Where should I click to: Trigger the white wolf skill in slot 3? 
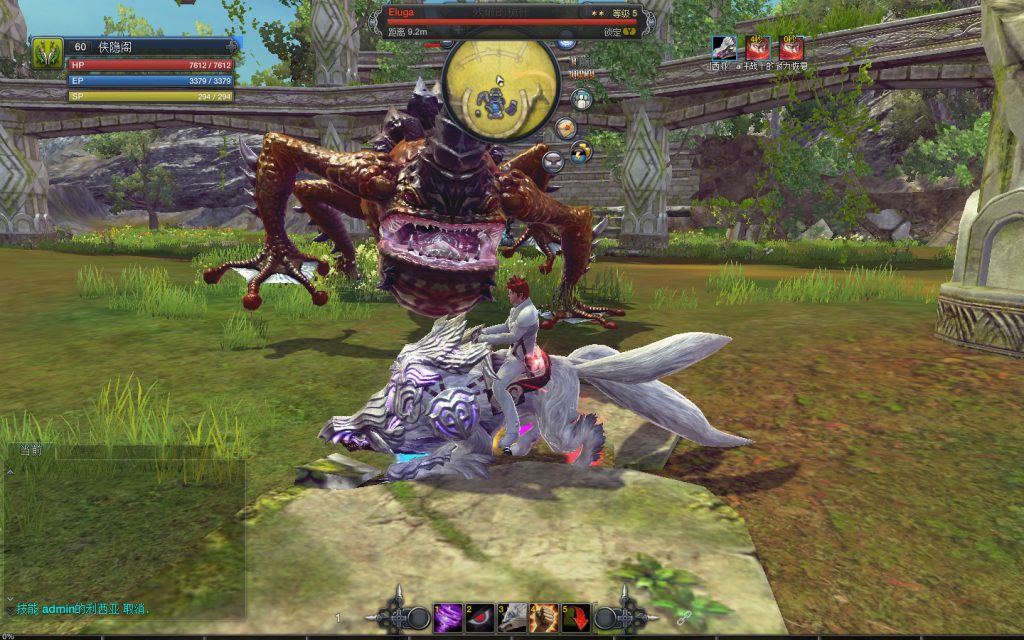tap(512, 618)
